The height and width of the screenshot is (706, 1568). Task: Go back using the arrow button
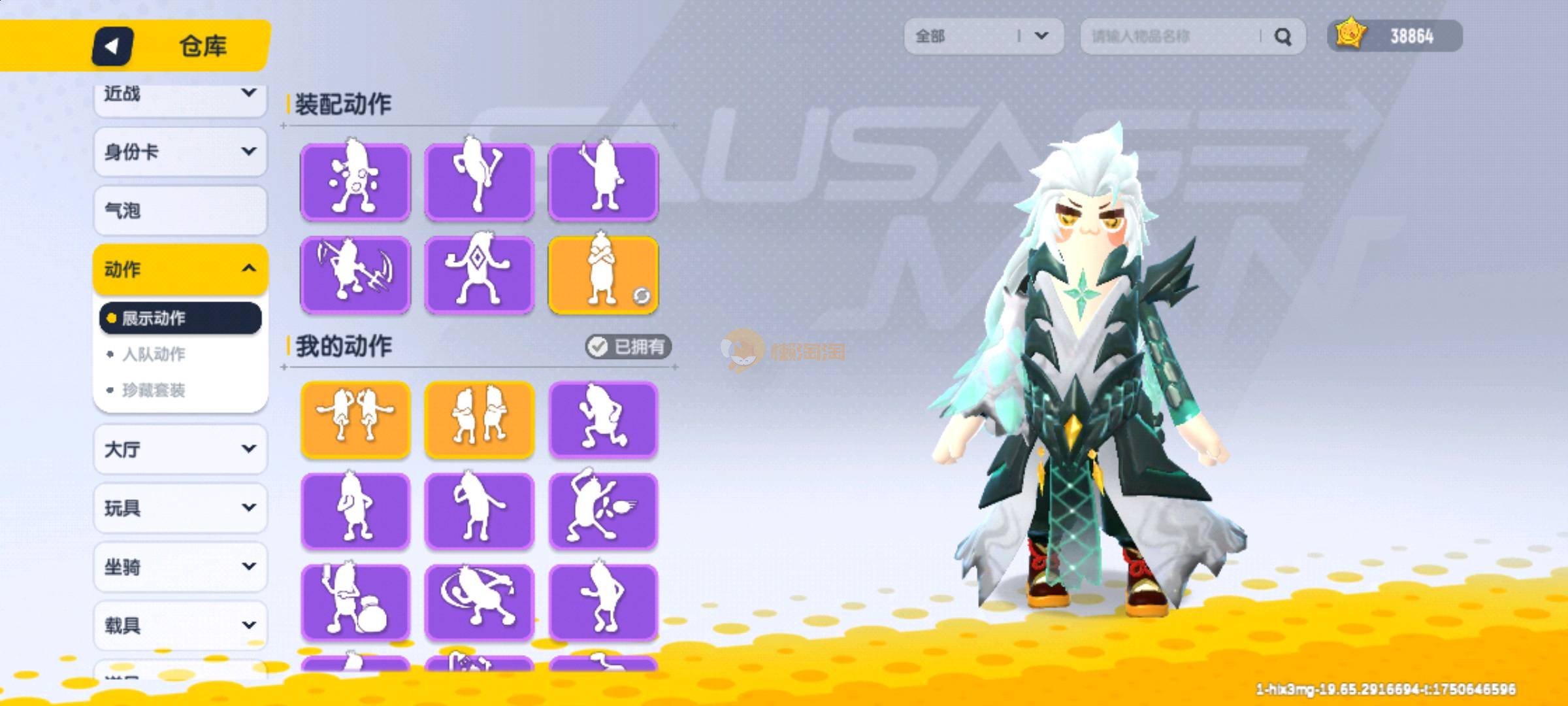point(112,46)
